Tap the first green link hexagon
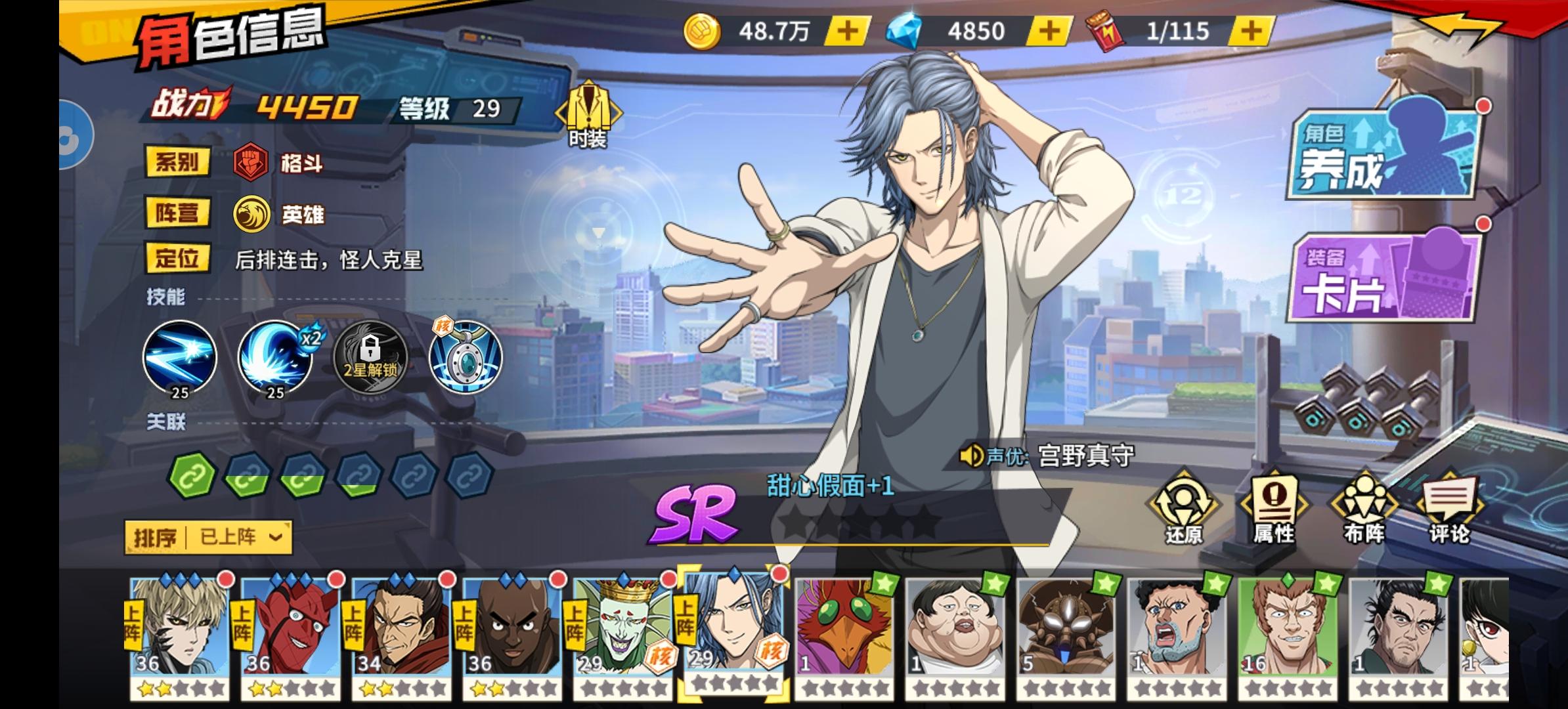Screen dimensions: 1568x709 click(192, 474)
